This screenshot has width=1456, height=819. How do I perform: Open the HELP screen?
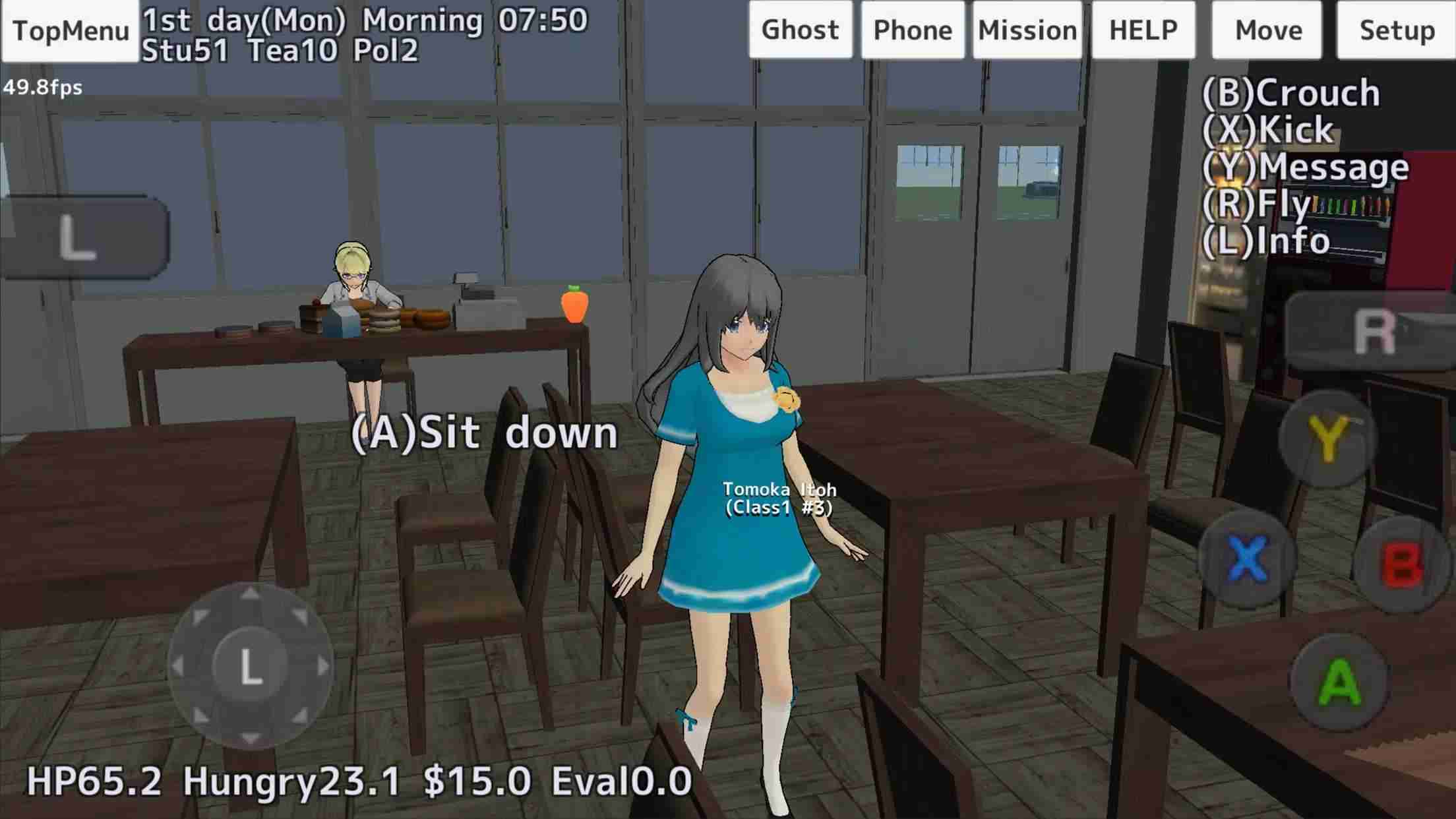pyautogui.click(x=1143, y=29)
